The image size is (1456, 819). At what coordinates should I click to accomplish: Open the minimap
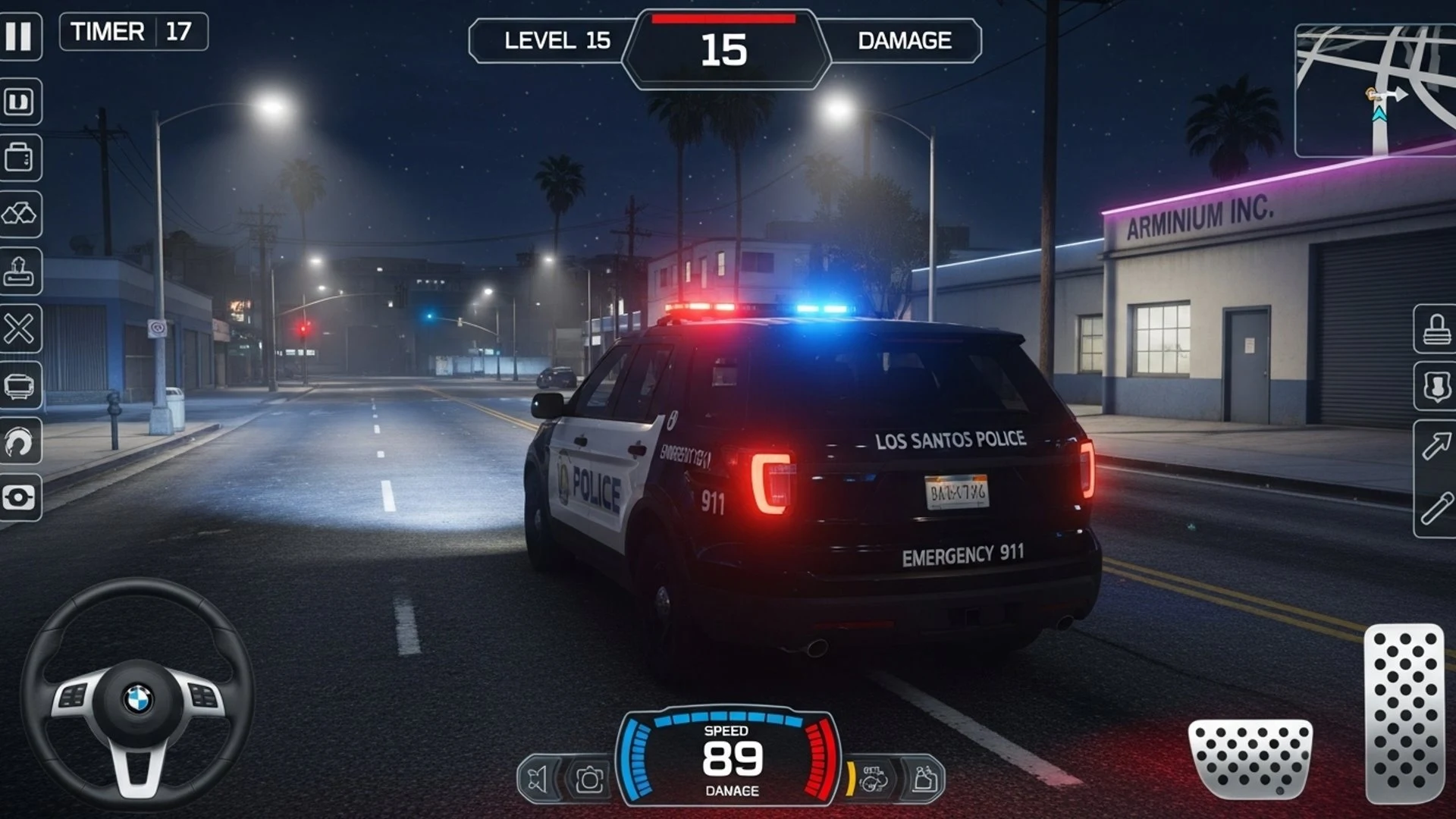tap(1375, 91)
